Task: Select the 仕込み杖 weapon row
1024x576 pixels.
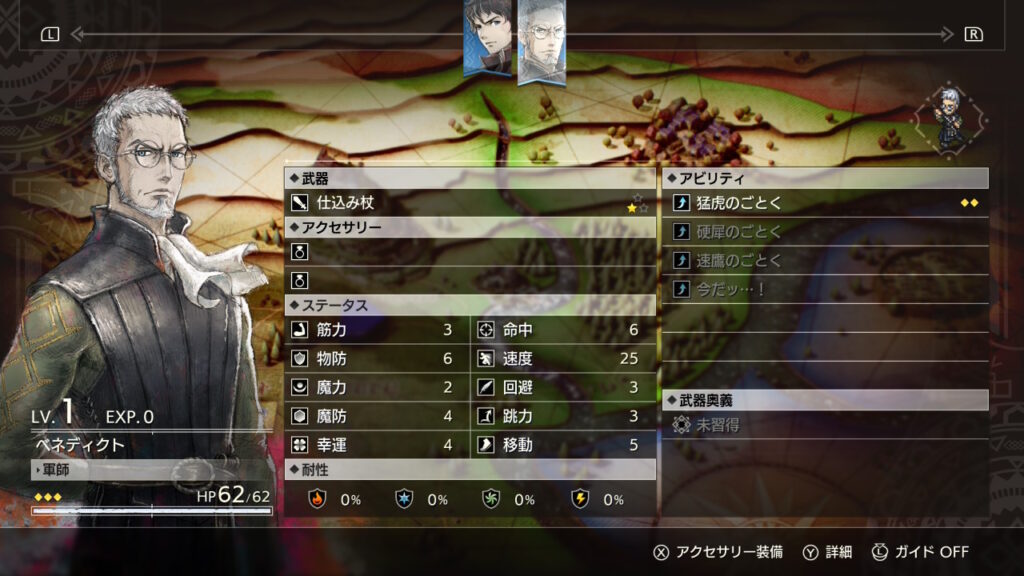Action: tap(470, 203)
